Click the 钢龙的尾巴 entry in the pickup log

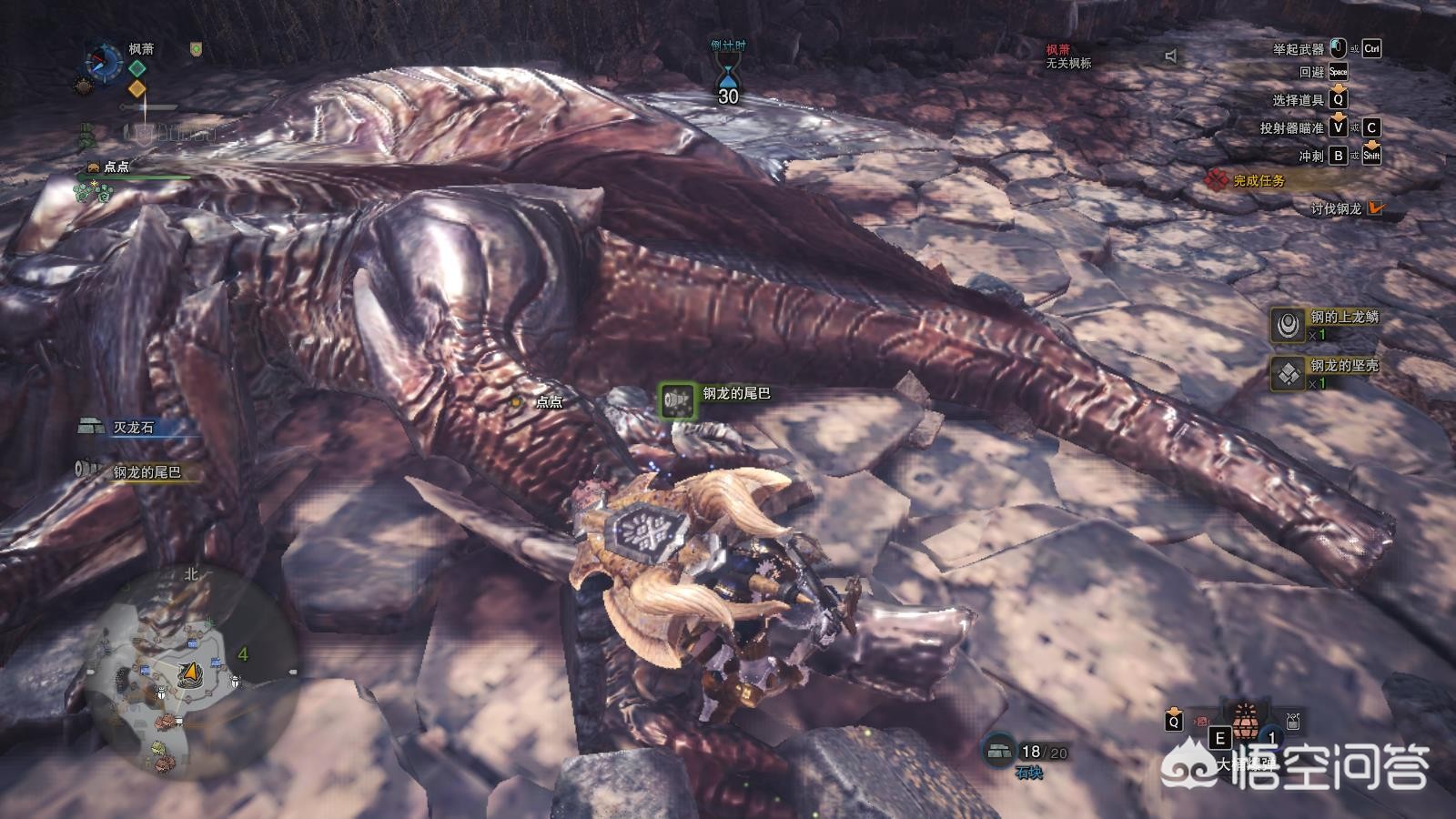[x=141, y=471]
